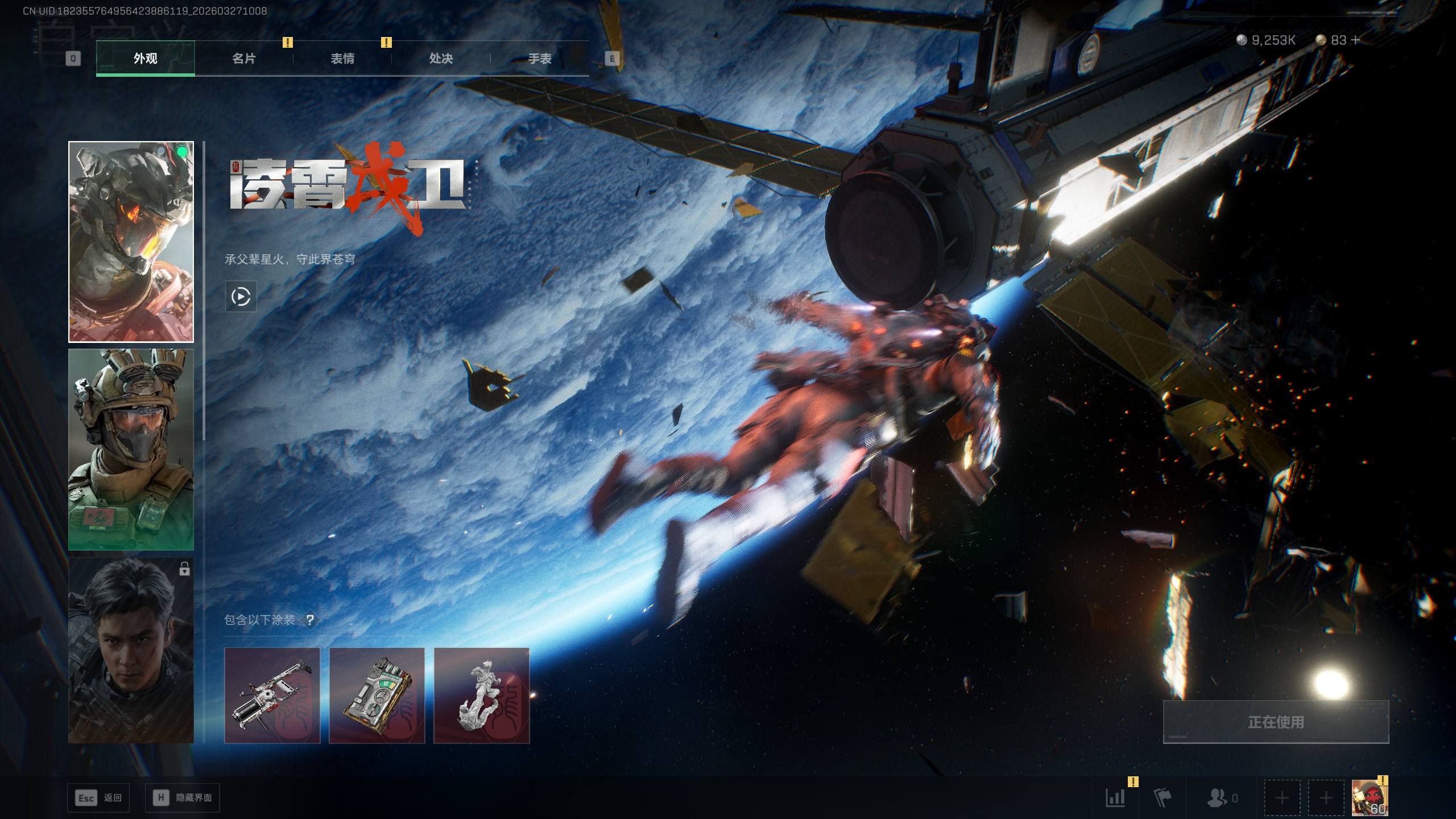Image resolution: width=1456 pixels, height=819 pixels.
Task: Select the red-visor armored helmet skin thumbnail
Action: [x=131, y=242]
